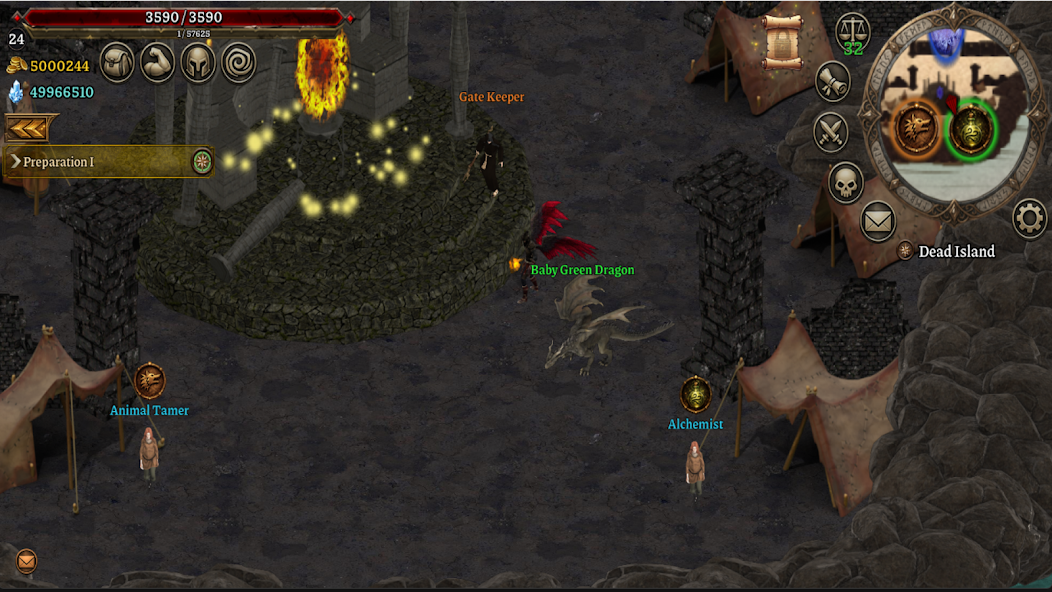
Task: Open the rolled scrolls icon
Action: click(x=832, y=82)
